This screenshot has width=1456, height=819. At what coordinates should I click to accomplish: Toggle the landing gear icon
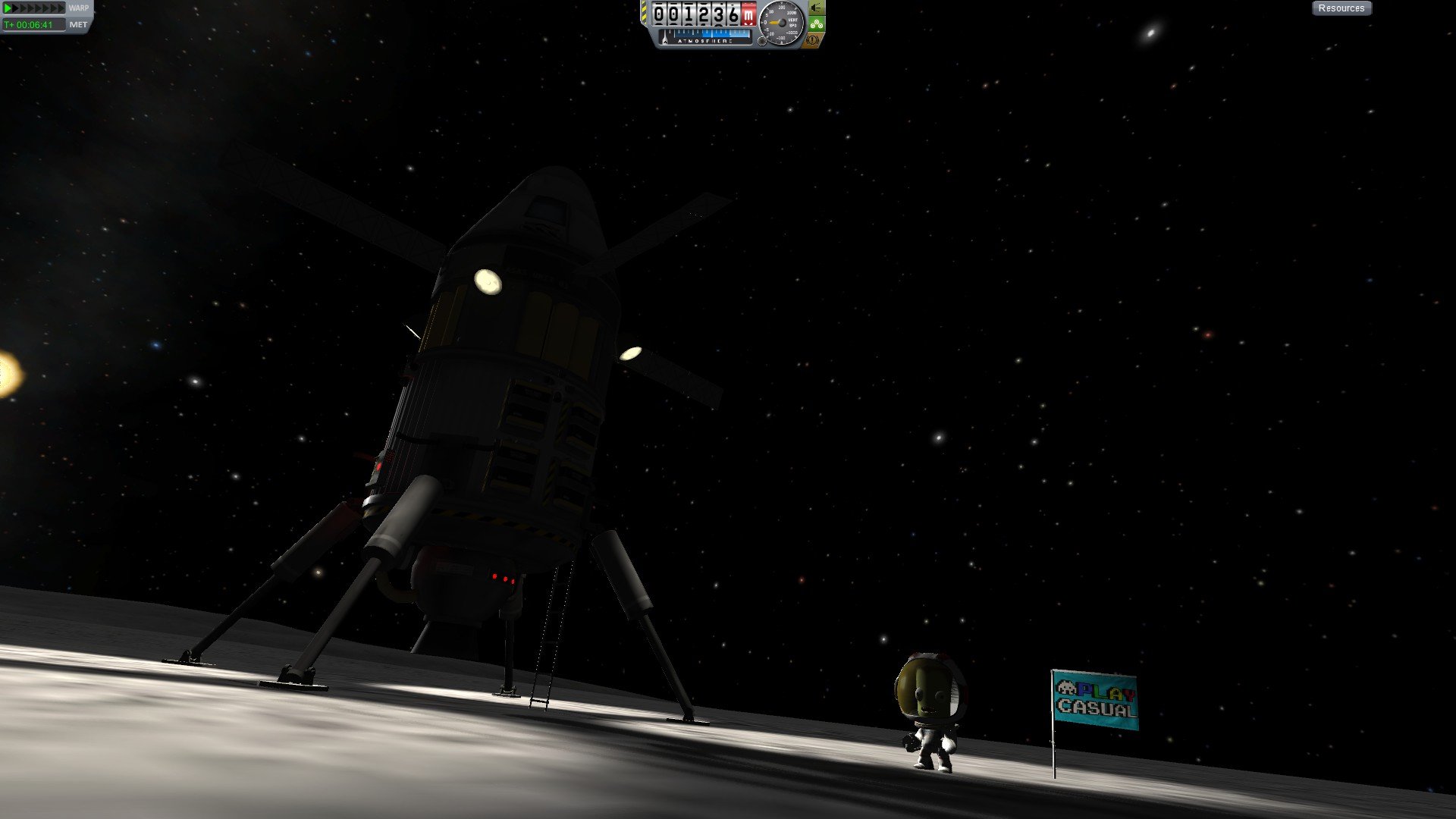point(816,24)
